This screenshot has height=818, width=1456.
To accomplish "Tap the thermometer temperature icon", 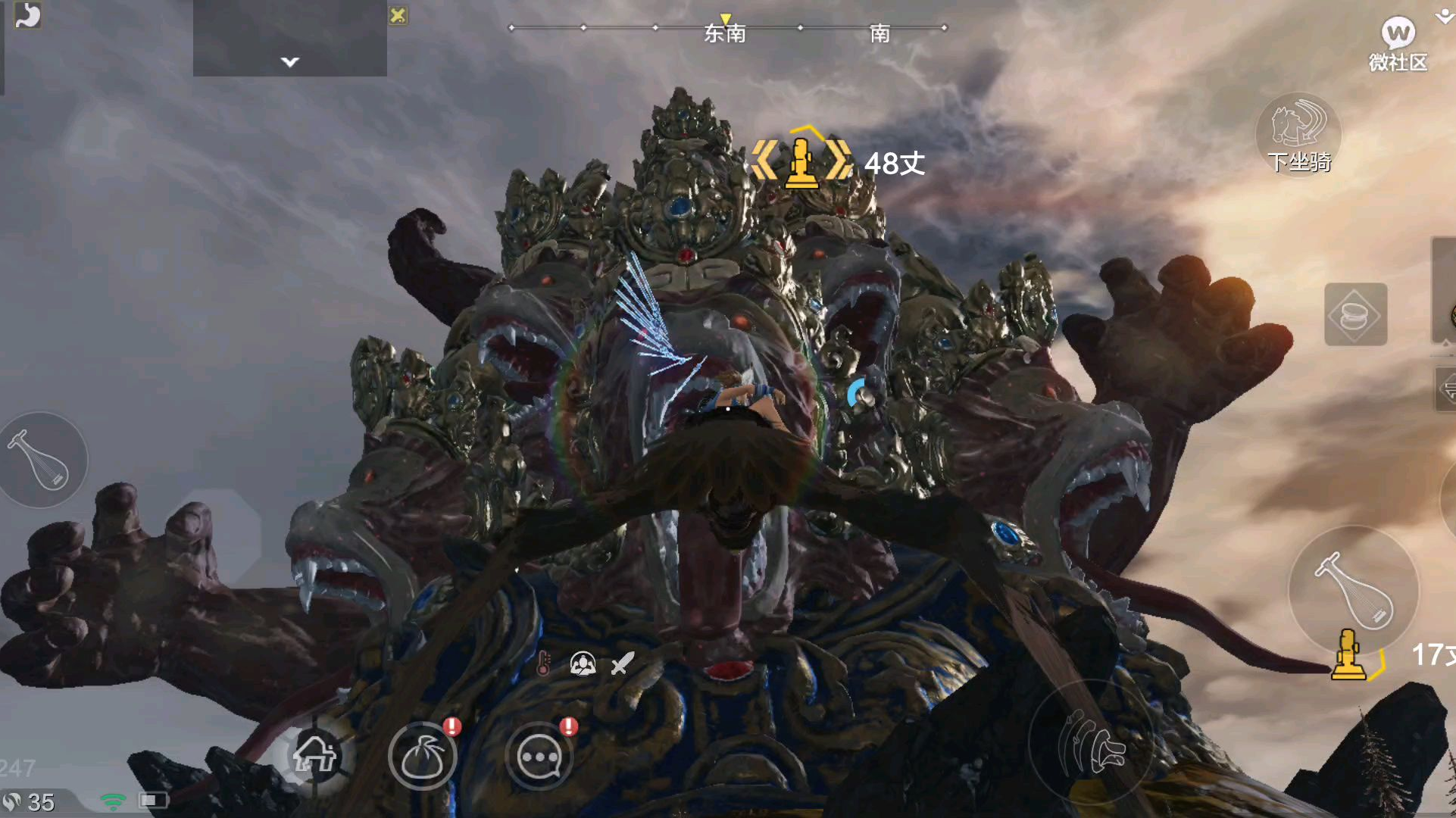I will [543, 663].
